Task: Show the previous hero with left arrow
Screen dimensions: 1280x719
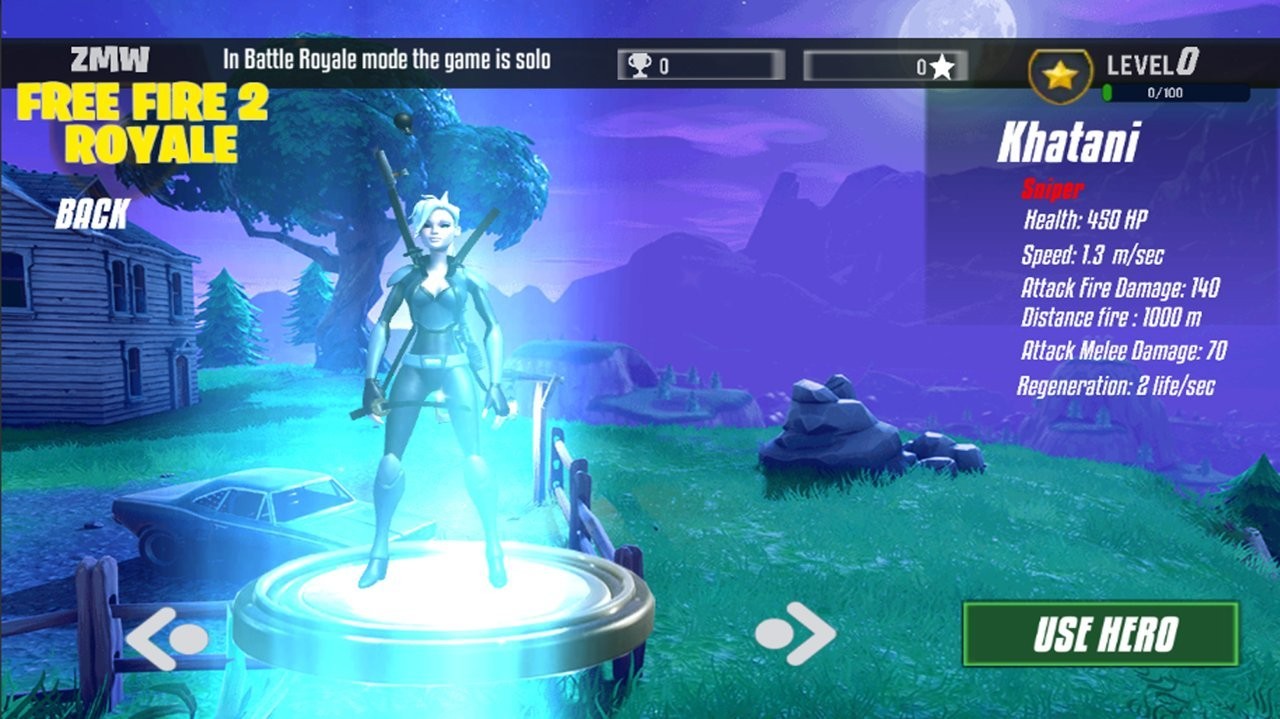Action: [x=166, y=638]
